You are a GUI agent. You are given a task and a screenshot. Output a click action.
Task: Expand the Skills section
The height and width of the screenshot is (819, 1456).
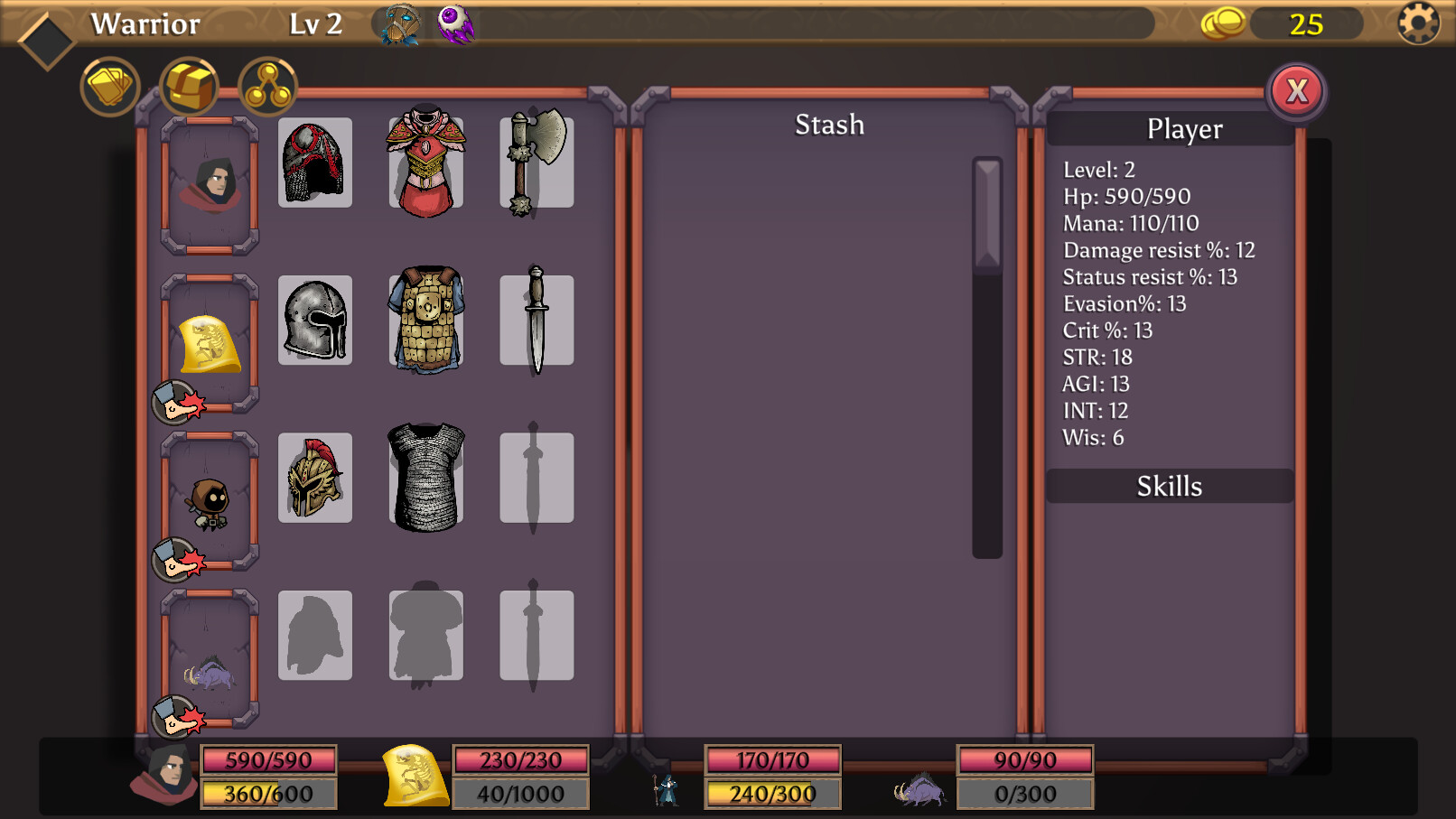(1169, 487)
